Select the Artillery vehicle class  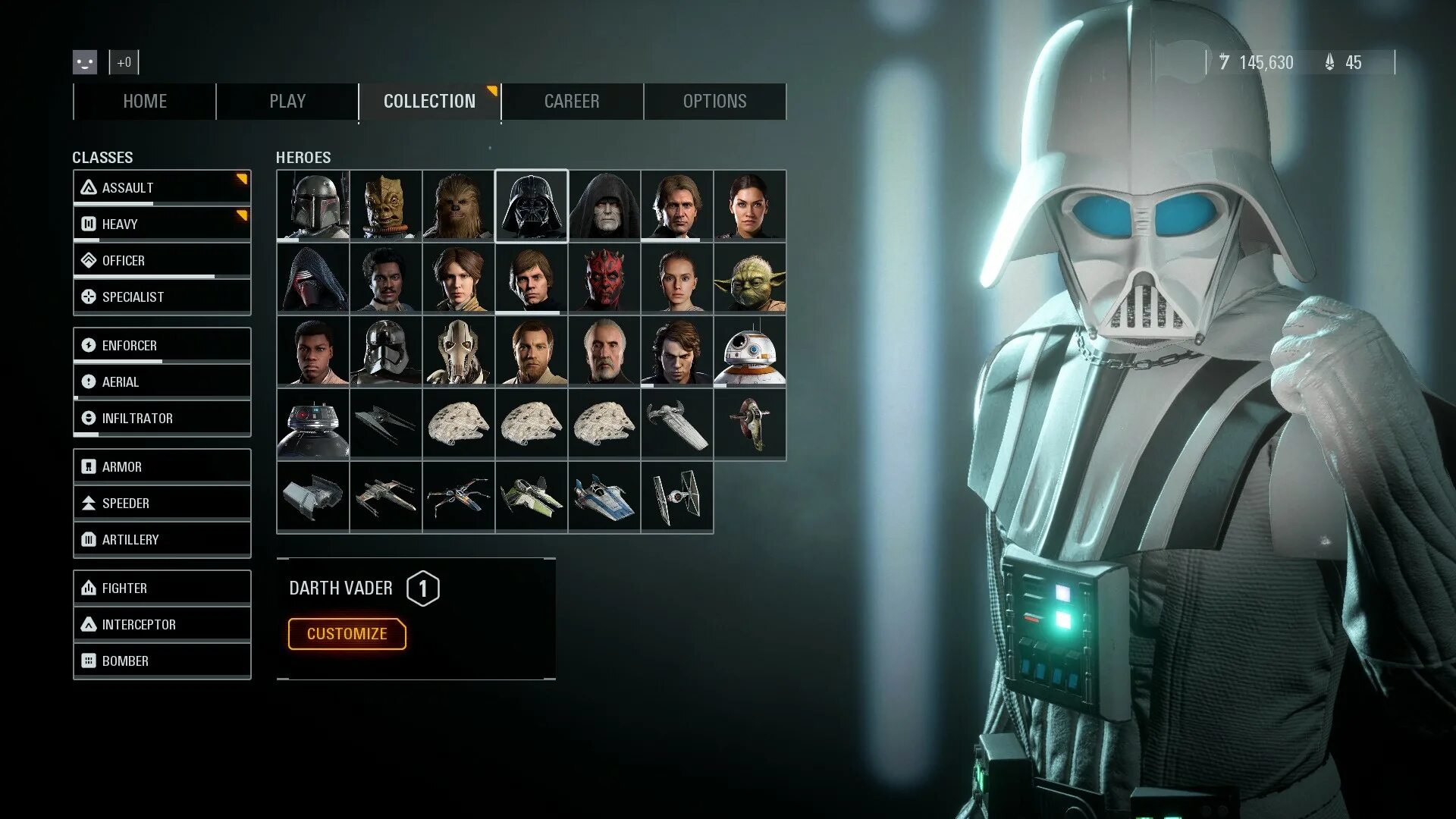pyautogui.click(x=162, y=539)
